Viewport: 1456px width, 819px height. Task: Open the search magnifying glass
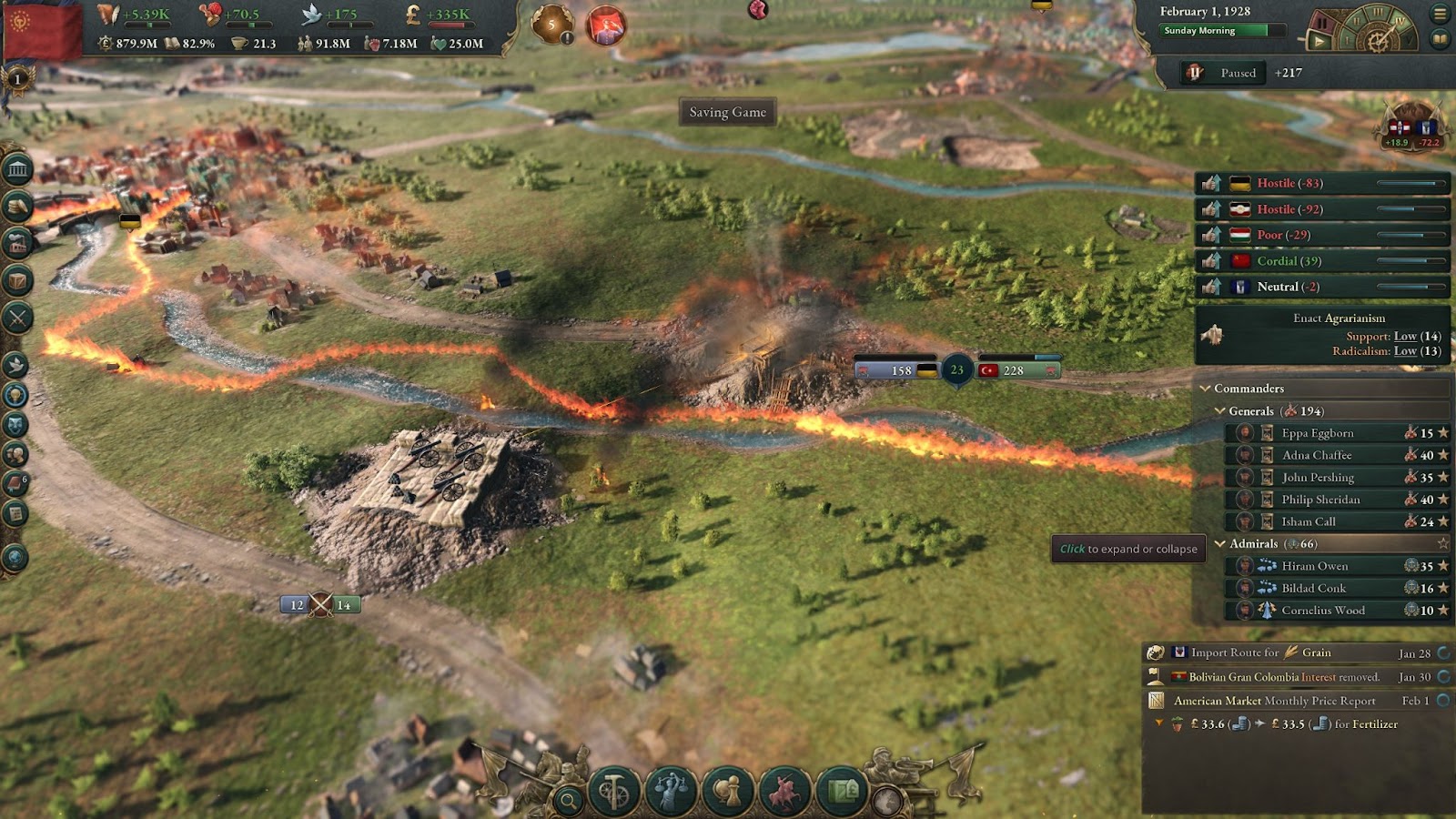coord(569,801)
